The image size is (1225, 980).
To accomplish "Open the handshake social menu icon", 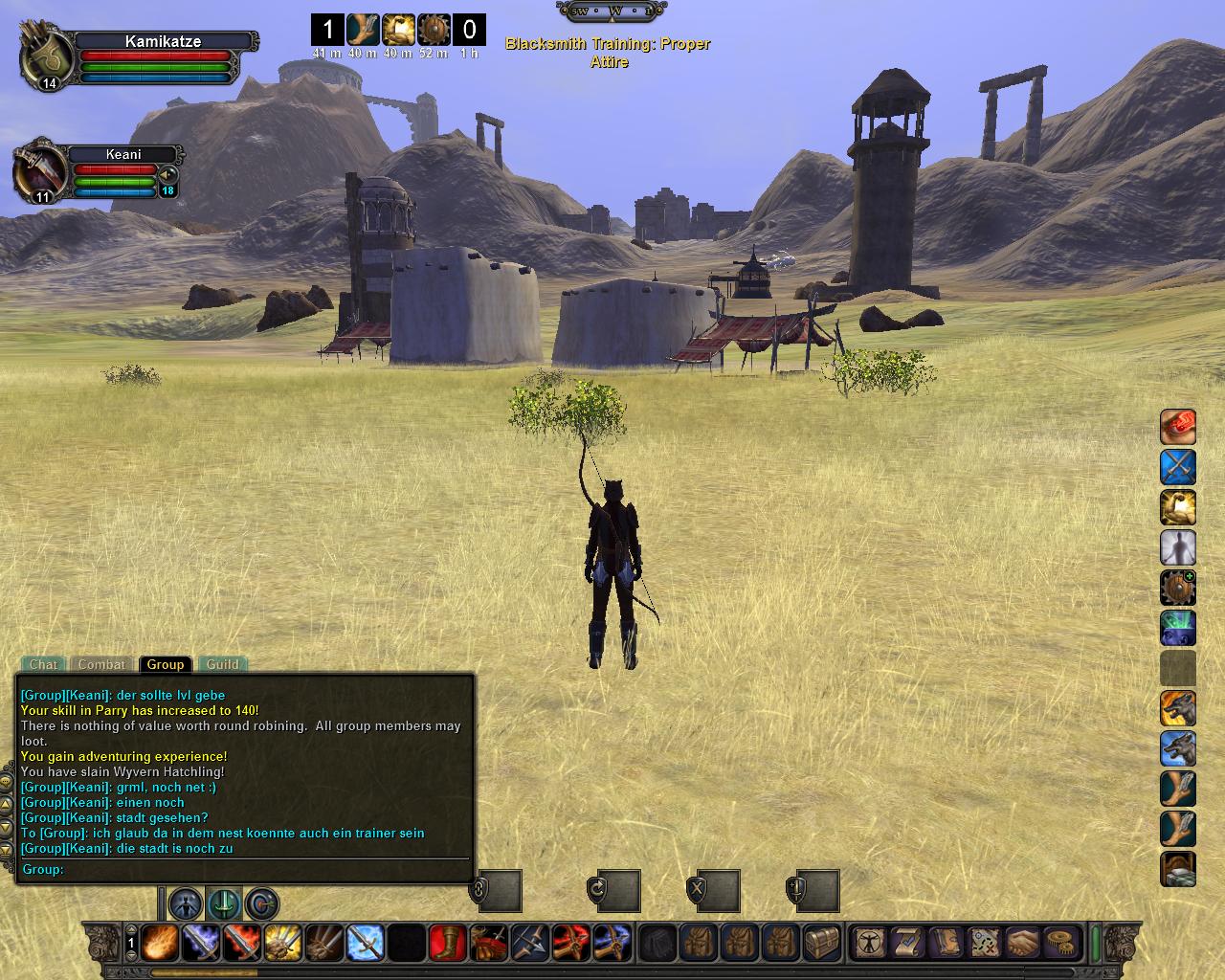I will coord(1023,943).
